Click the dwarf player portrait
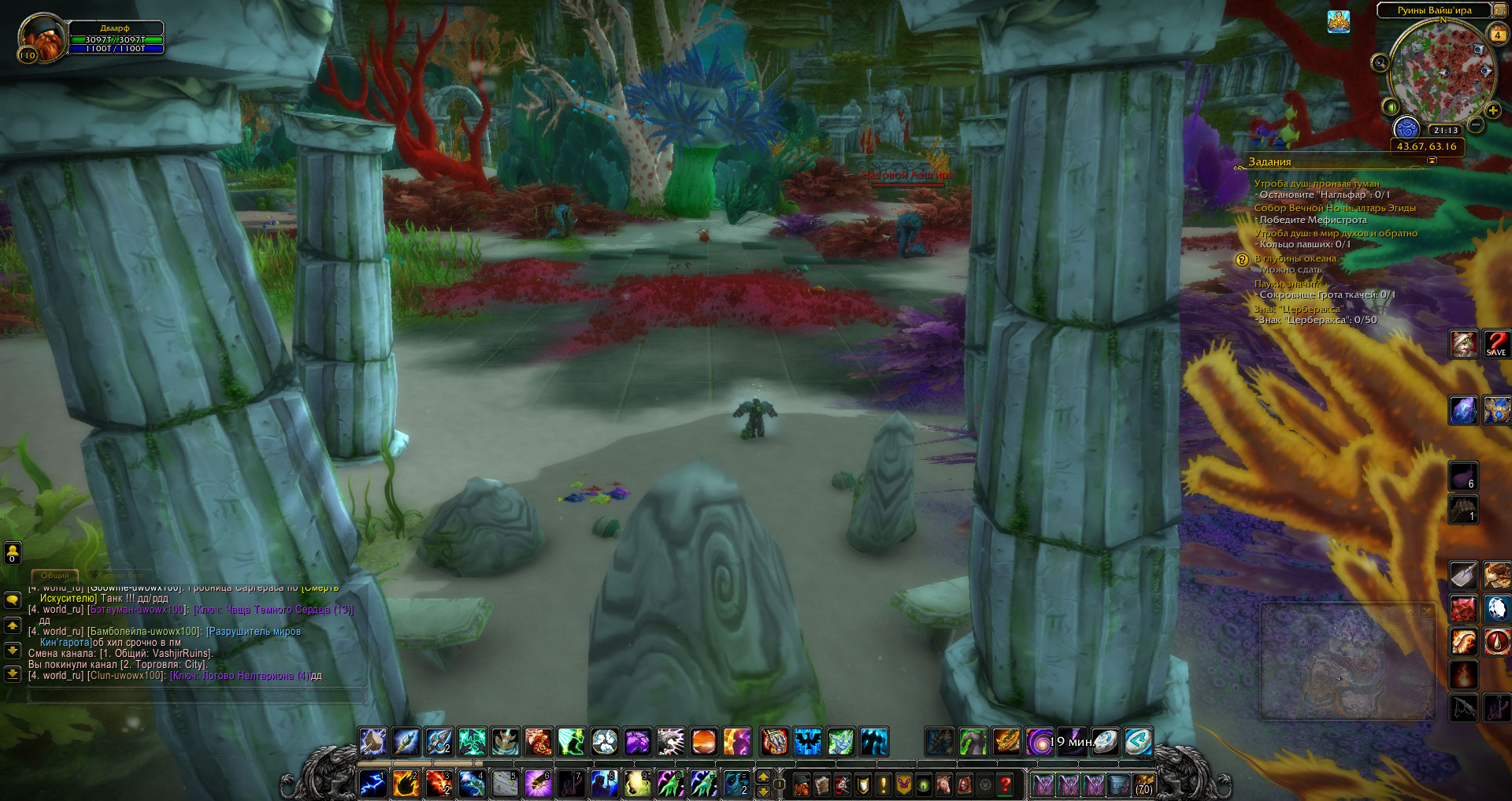 pos(42,37)
